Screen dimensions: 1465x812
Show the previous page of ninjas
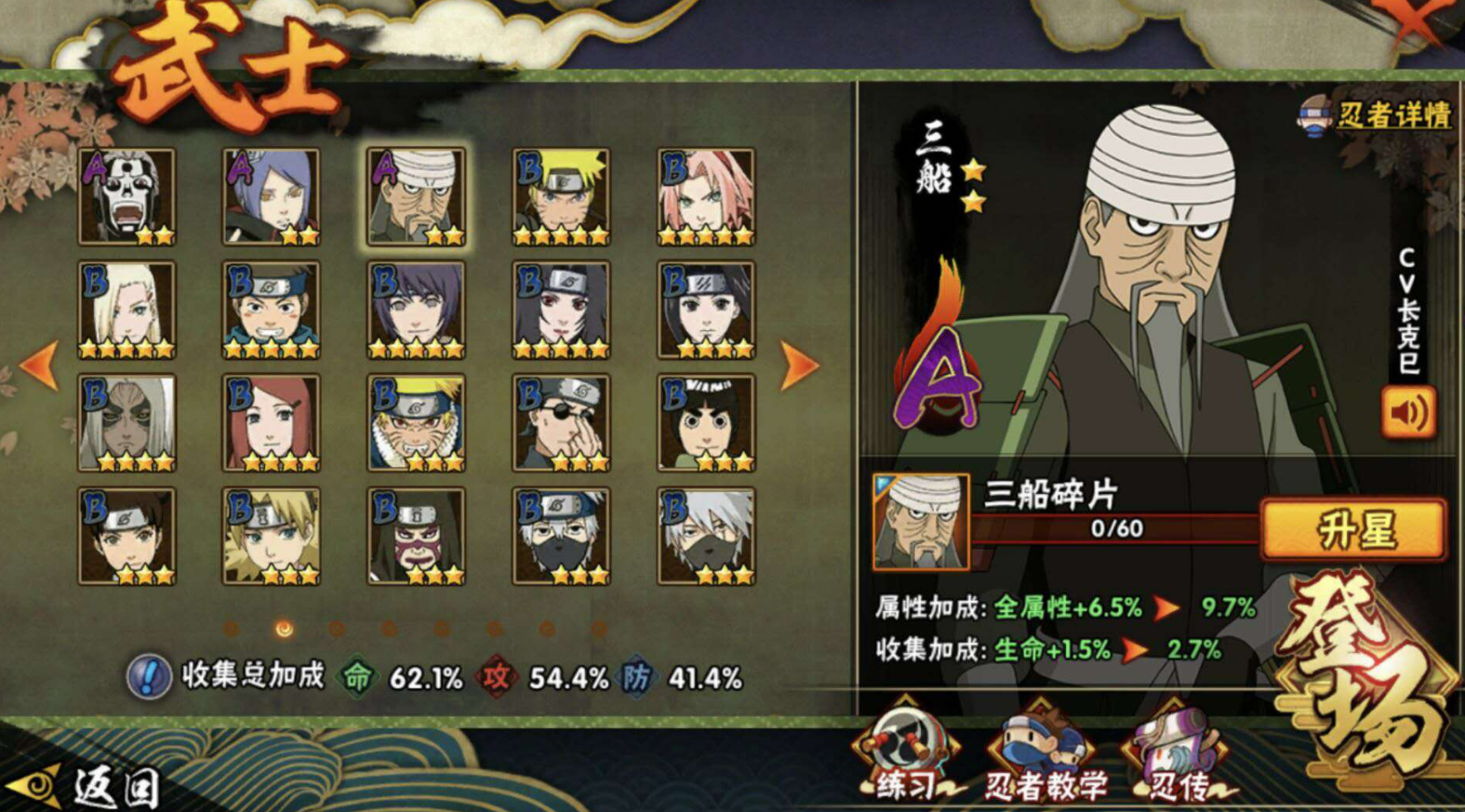pos(39,366)
